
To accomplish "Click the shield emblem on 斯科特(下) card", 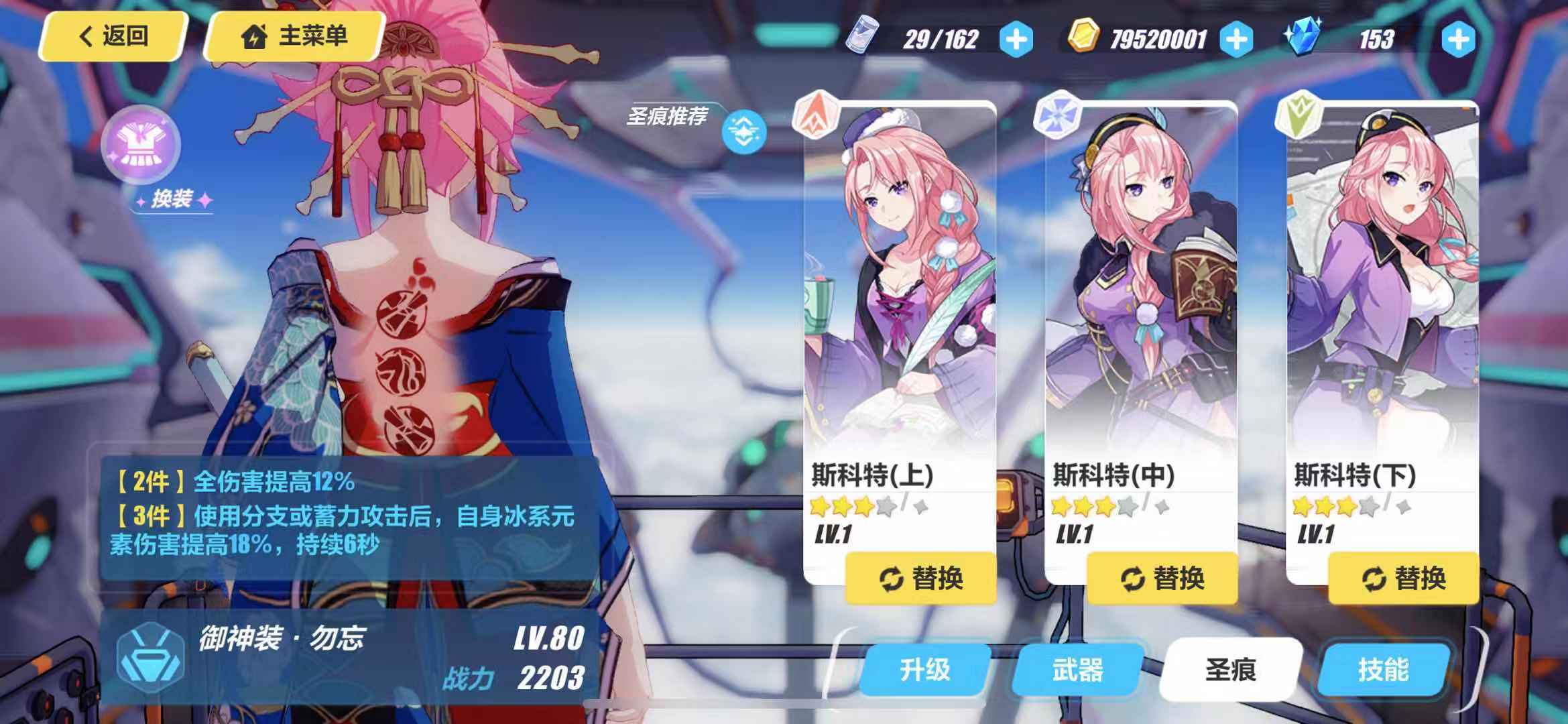I will [1297, 111].
